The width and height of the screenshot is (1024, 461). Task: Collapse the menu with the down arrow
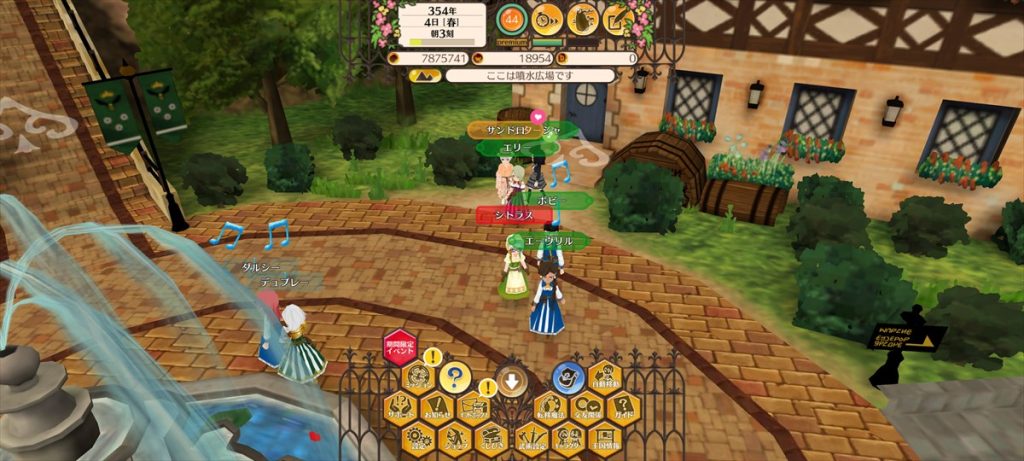coord(511,381)
